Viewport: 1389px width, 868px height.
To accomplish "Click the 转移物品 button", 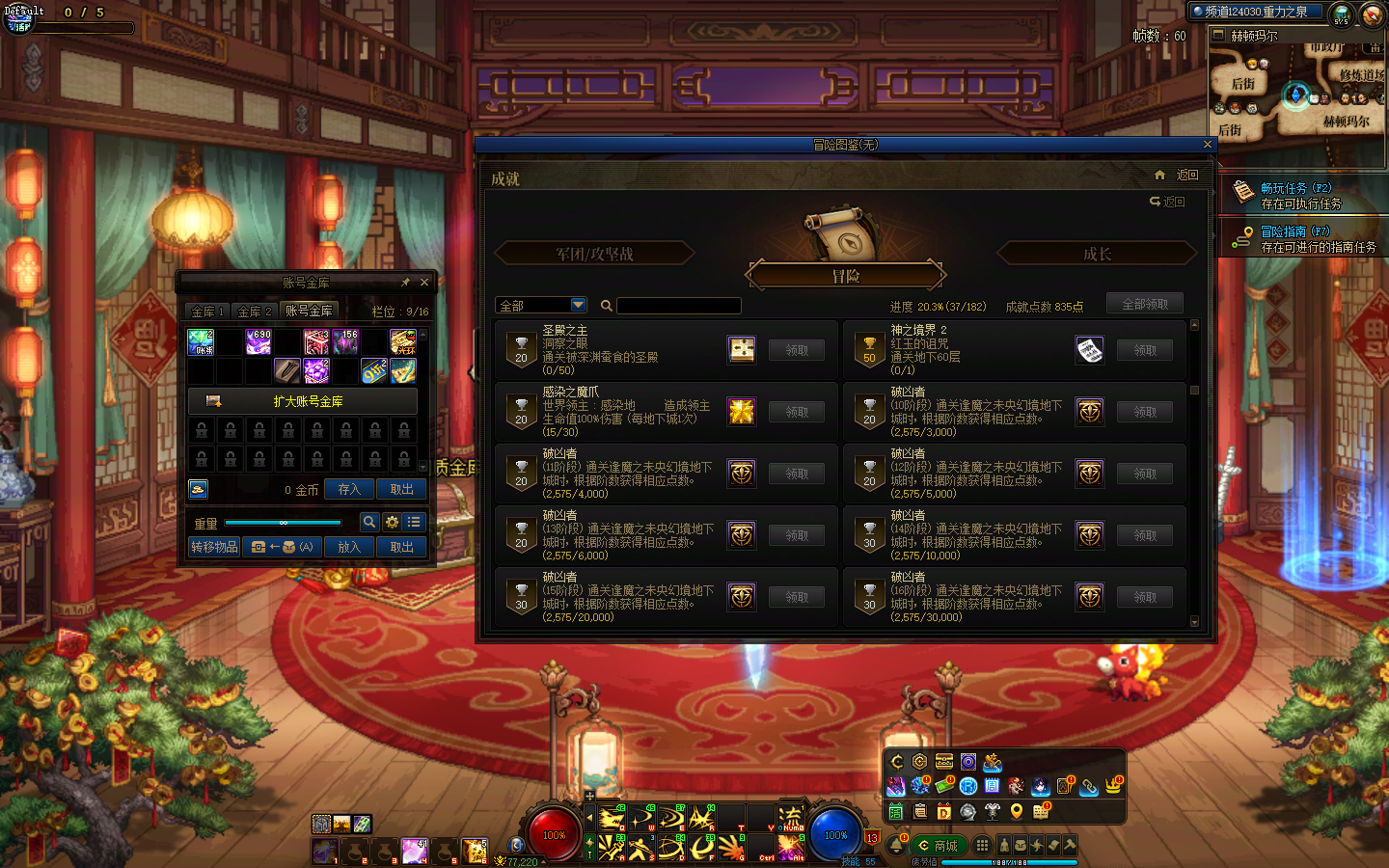I will (x=214, y=547).
